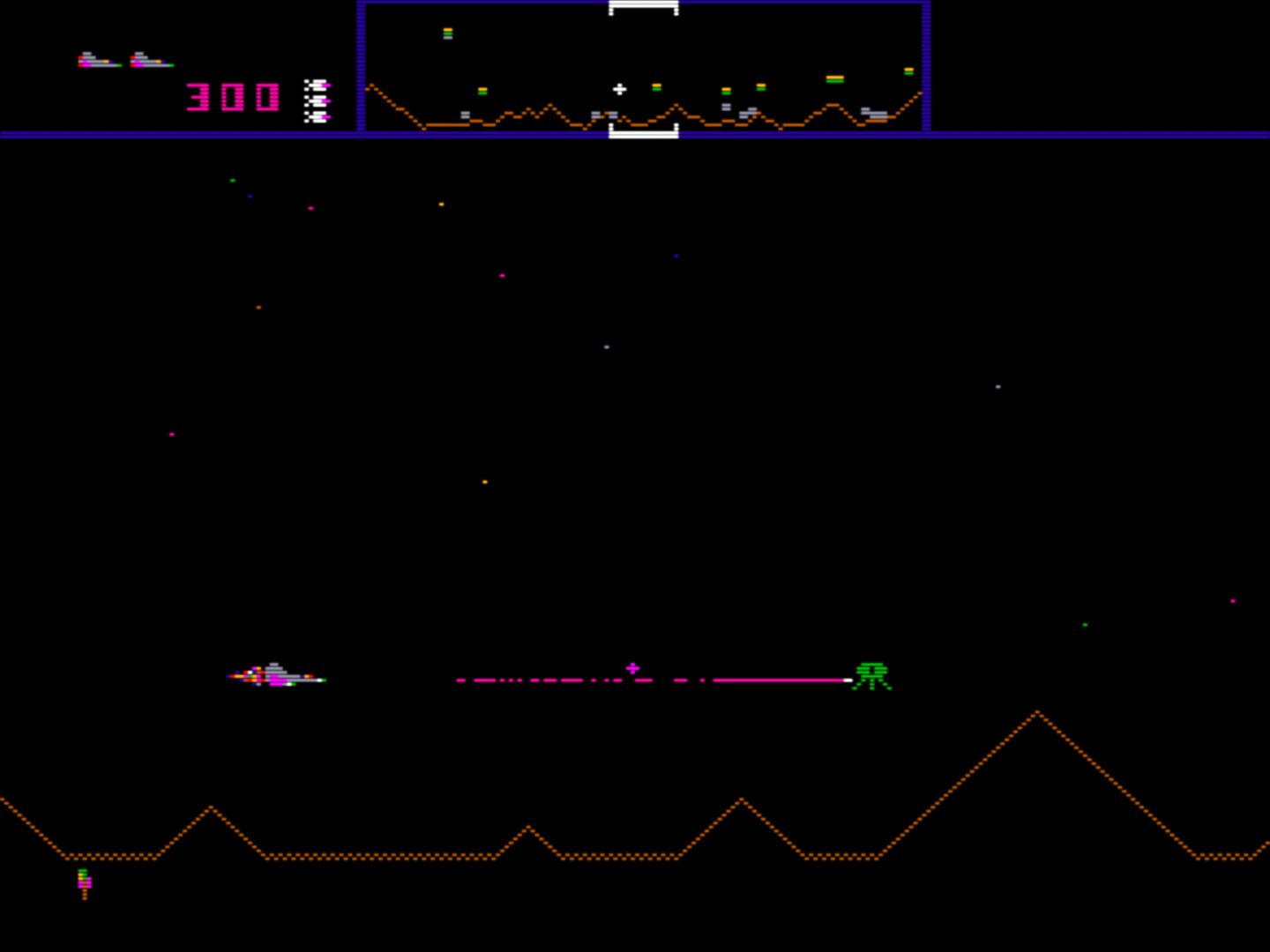This screenshot has height=952, width=1270.
Task: Click the magenta laser beam trail
Action: (653, 680)
